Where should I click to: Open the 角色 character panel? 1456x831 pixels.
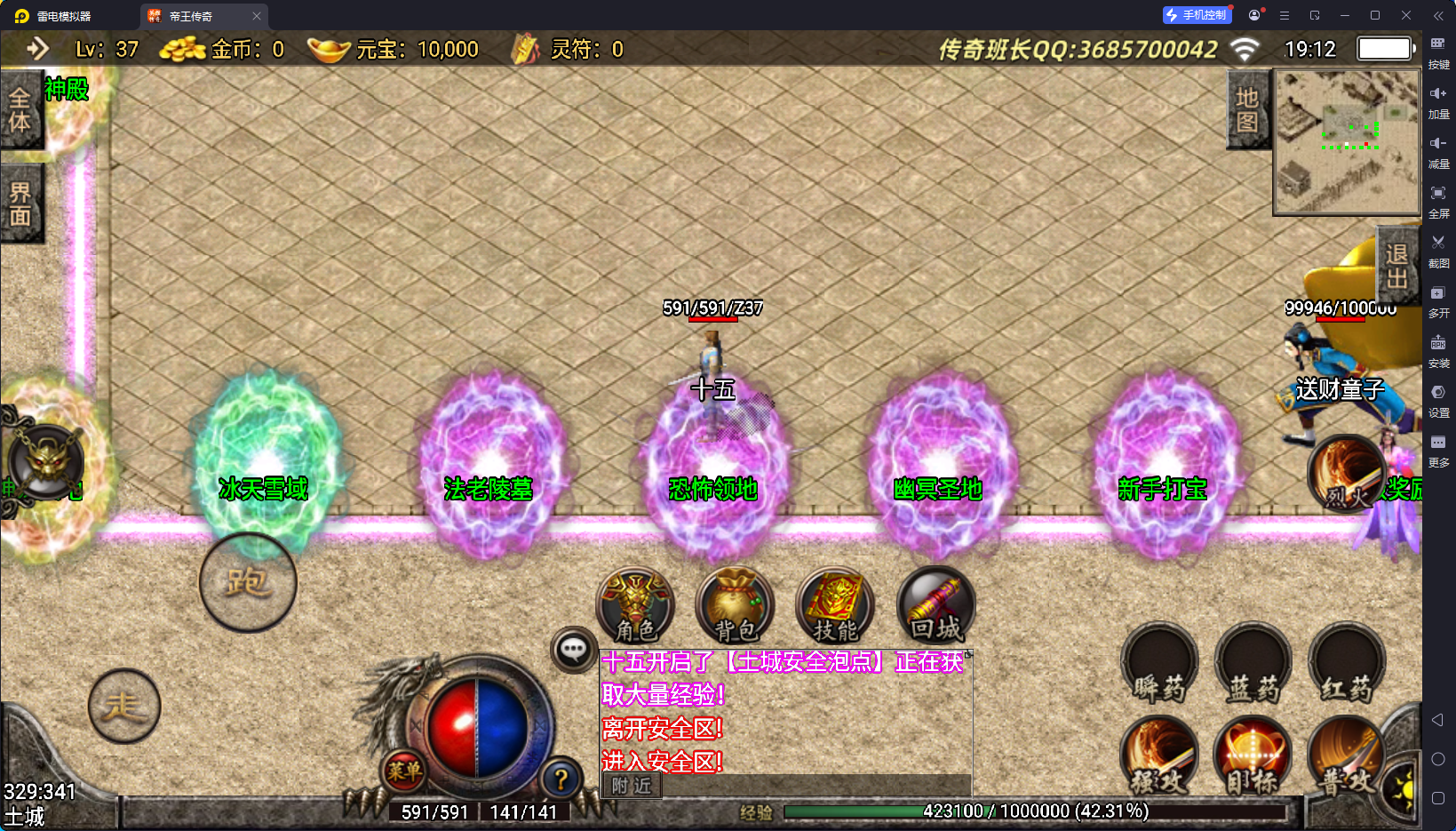635,605
